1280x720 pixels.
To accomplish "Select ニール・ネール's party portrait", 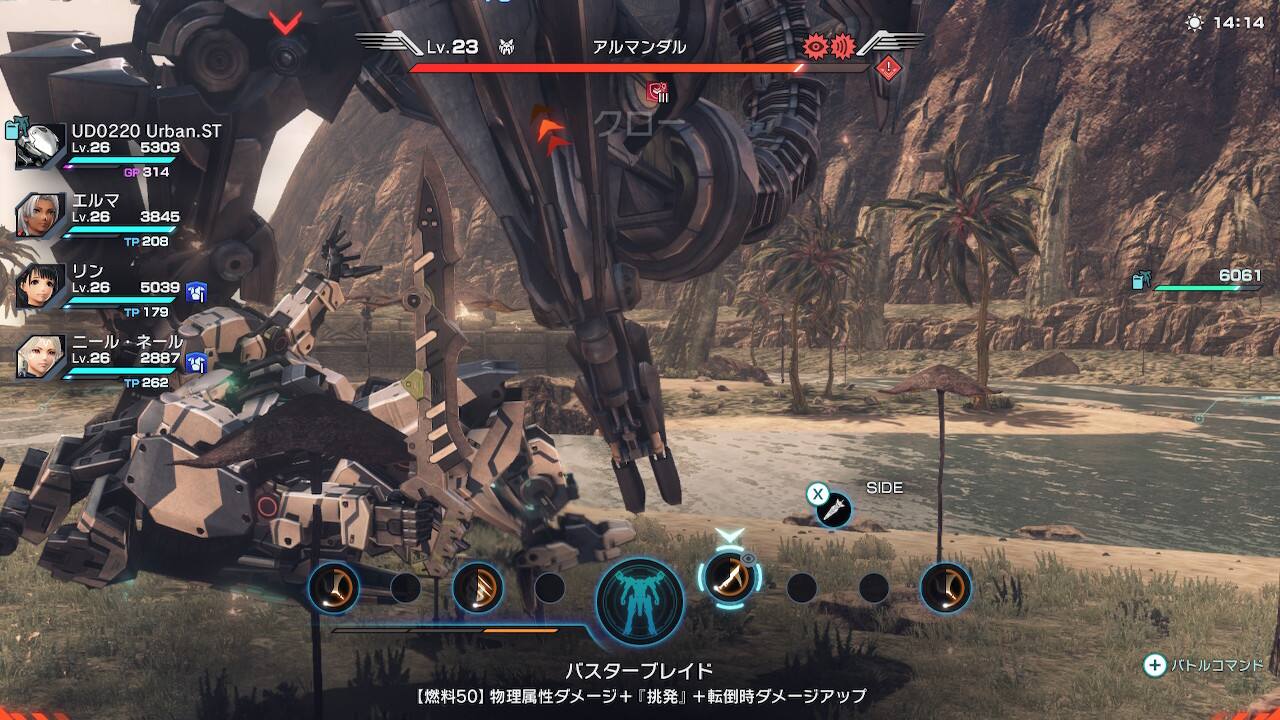I will coord(41,357).
